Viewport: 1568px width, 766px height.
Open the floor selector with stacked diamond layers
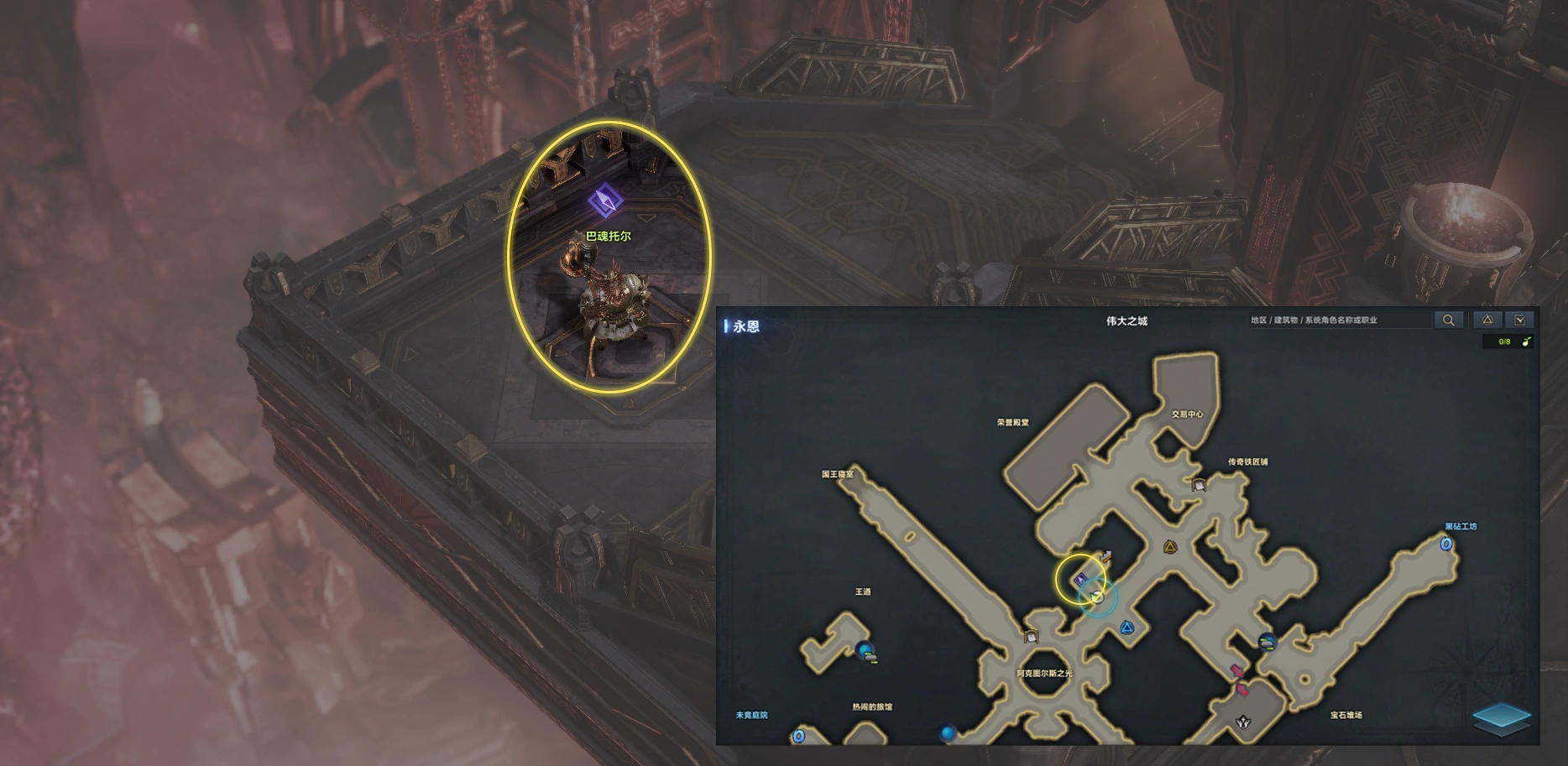tap(1501, 719)
